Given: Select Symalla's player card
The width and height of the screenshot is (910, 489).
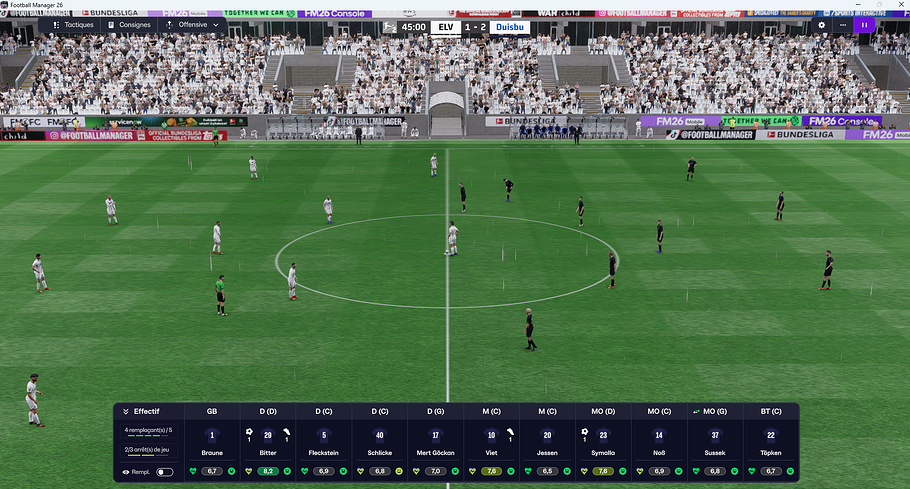Looking at the screenshot, I should click(x=603, y=441).
